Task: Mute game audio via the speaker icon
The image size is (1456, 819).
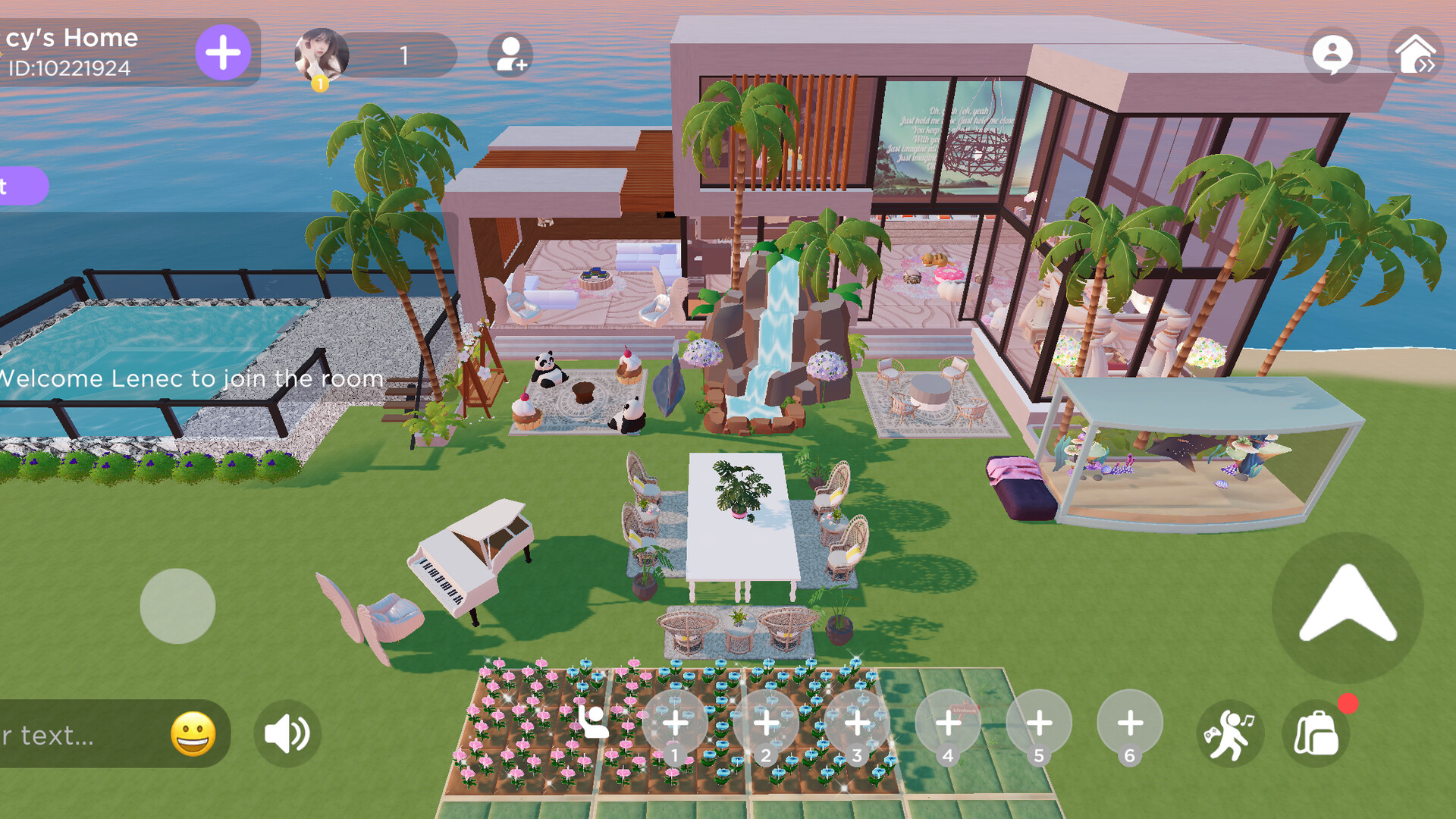Action: click(287, 733)
